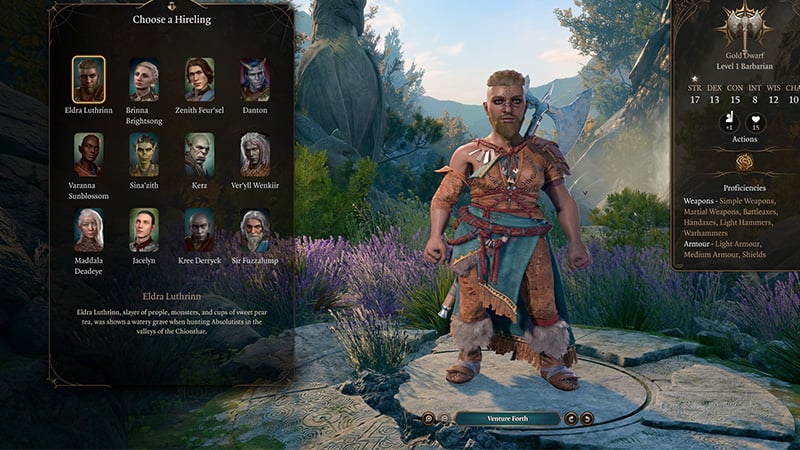Viewport: 800px width, 450px height.
Task: Select the Rage action icon under Actions
Action: 744,163
